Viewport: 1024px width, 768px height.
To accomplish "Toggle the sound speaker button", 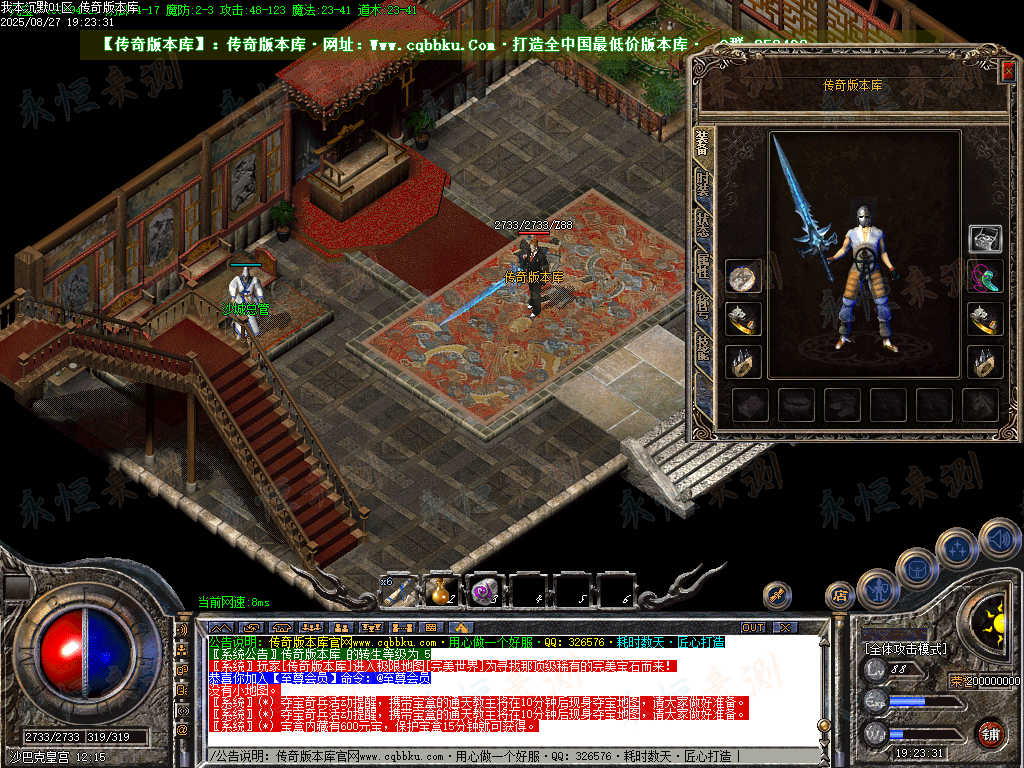I will pyautogui.click(x=998, y=539).
